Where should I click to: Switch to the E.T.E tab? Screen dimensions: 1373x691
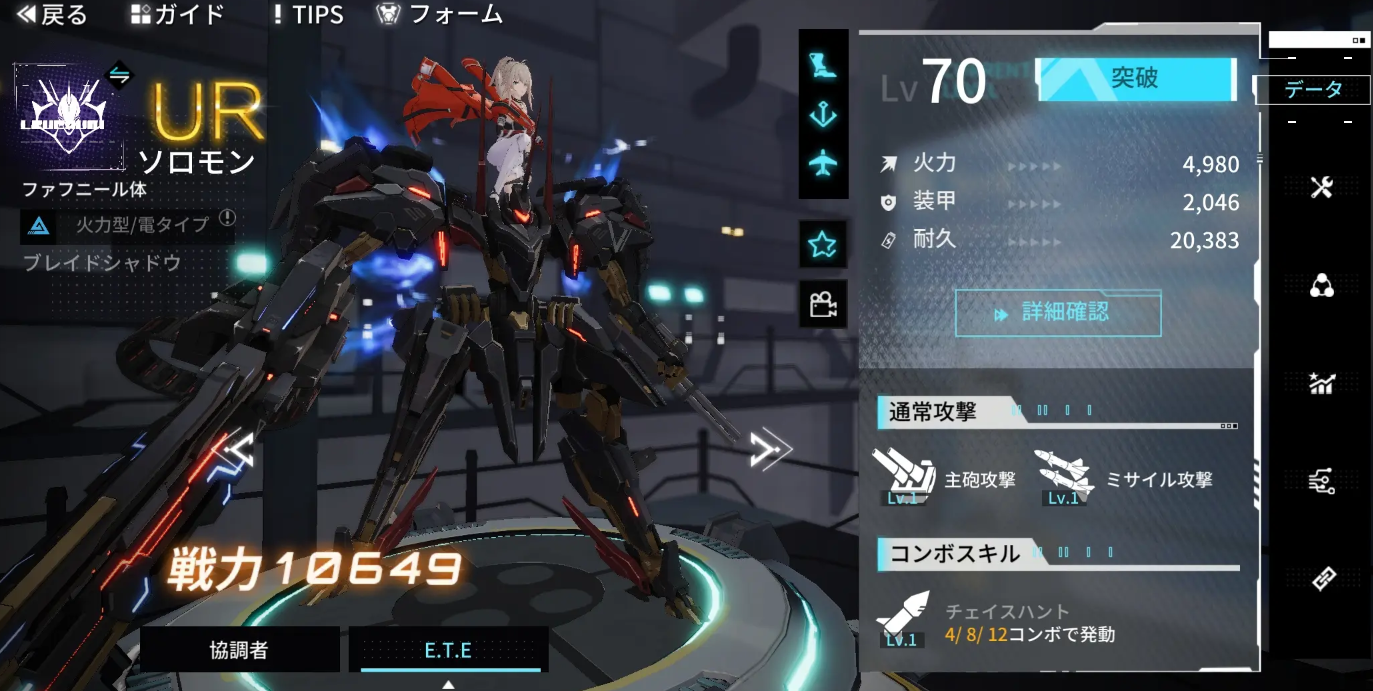click(449, 651)
